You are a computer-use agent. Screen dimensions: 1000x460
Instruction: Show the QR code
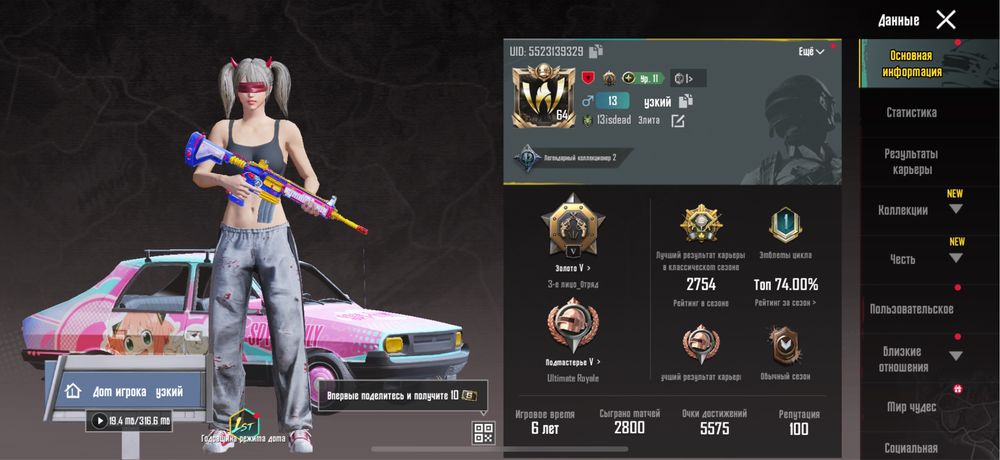483,433
